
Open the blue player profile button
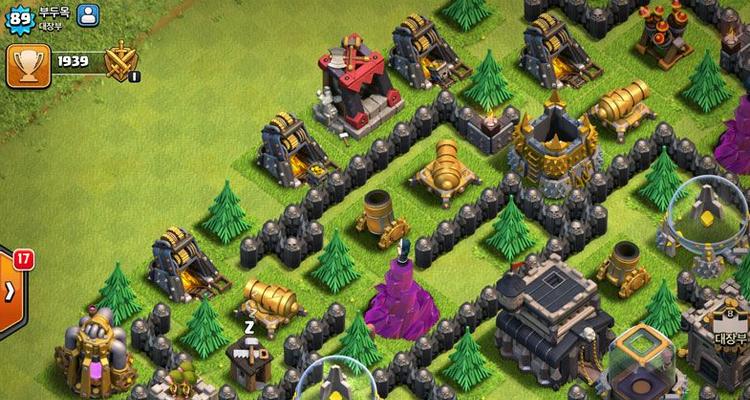click(x=88, y=15)
